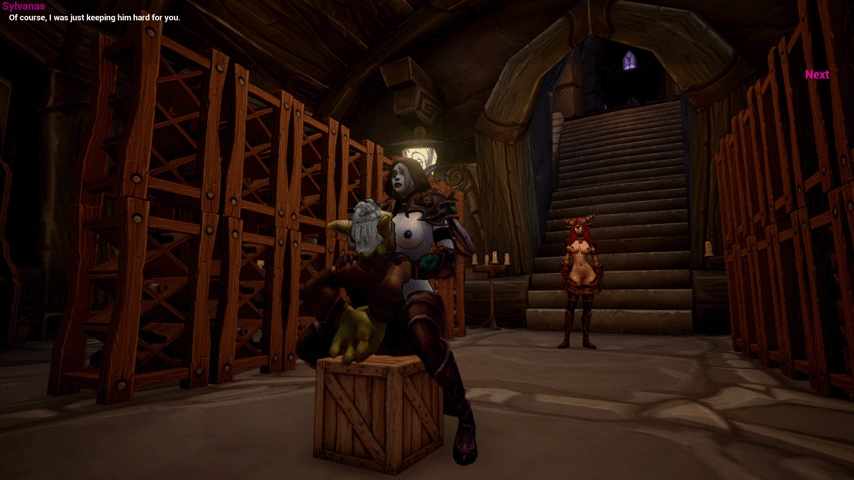The width and height of the screenshot is (854, 480).
Task: Advance the dialogue with Next
Action: [x=816, y=75]
